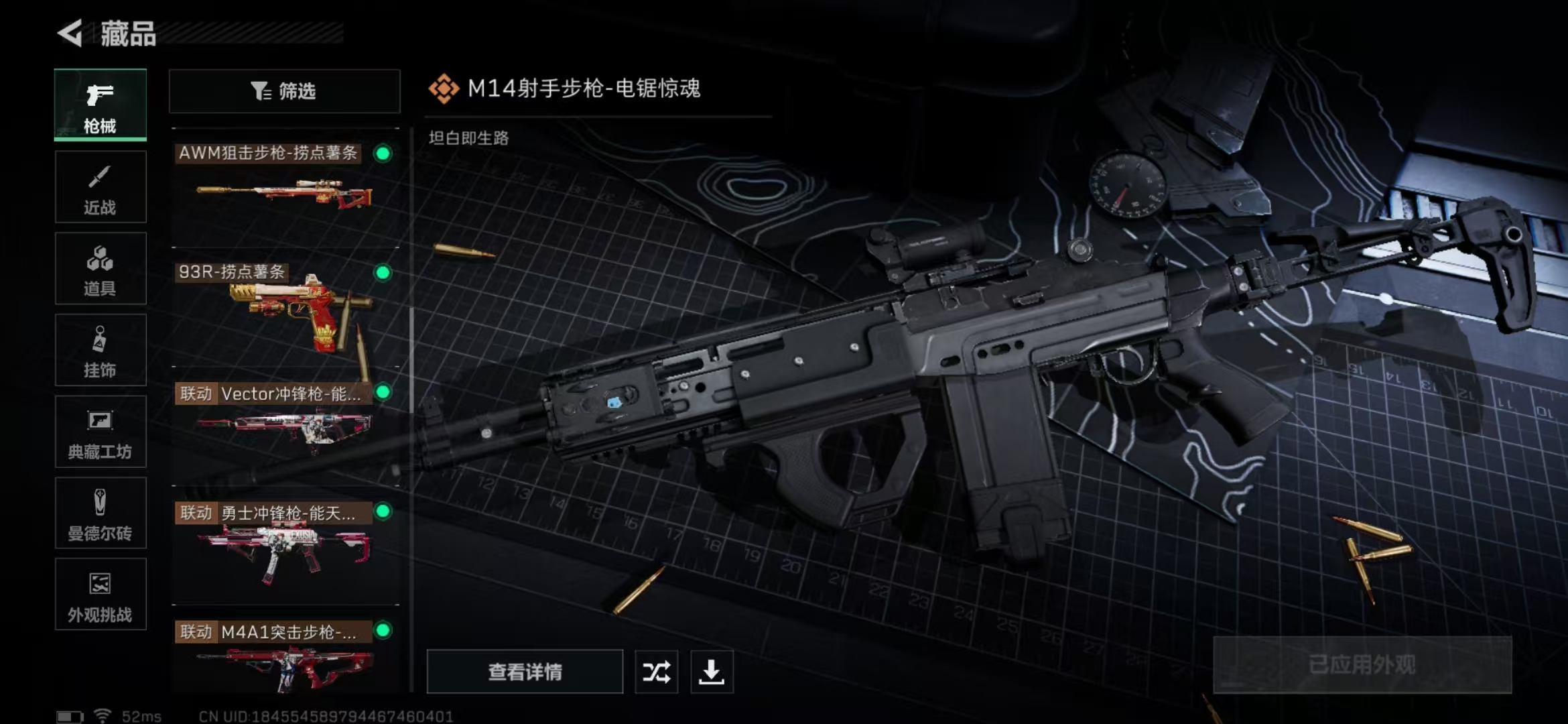
Task: Open the 近战 melee category
Action: click(x=101, y=187)
